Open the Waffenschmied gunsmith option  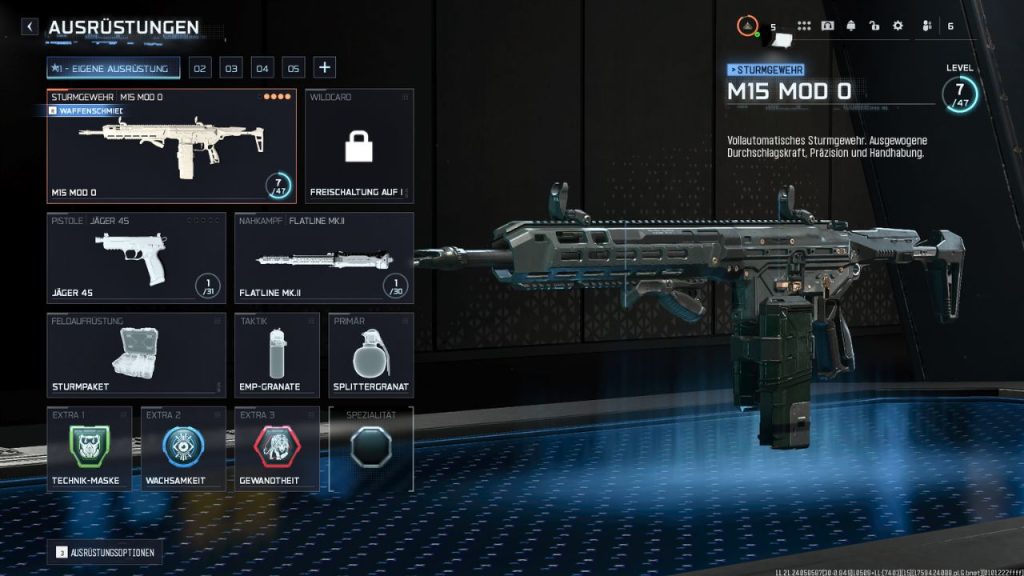[x=85, y=111]
